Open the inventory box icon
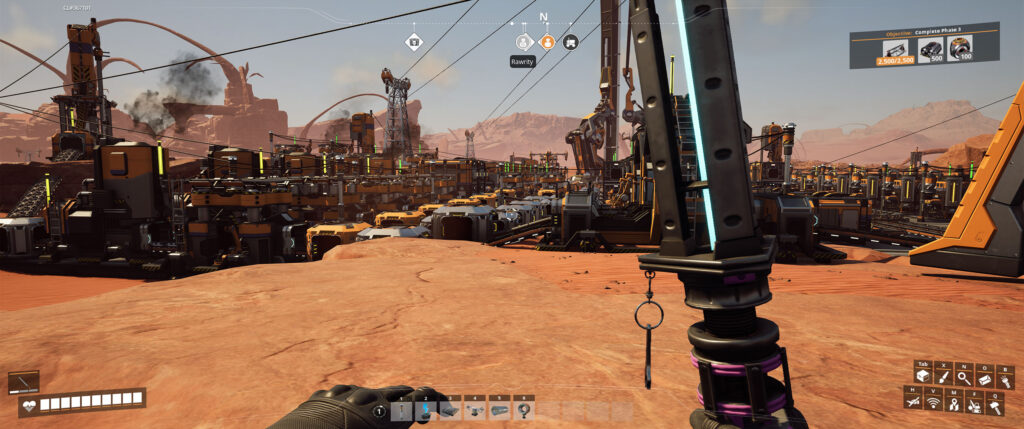Image resolution: width=1024 pixels, height=429 pixels. (x=921, y=377)
